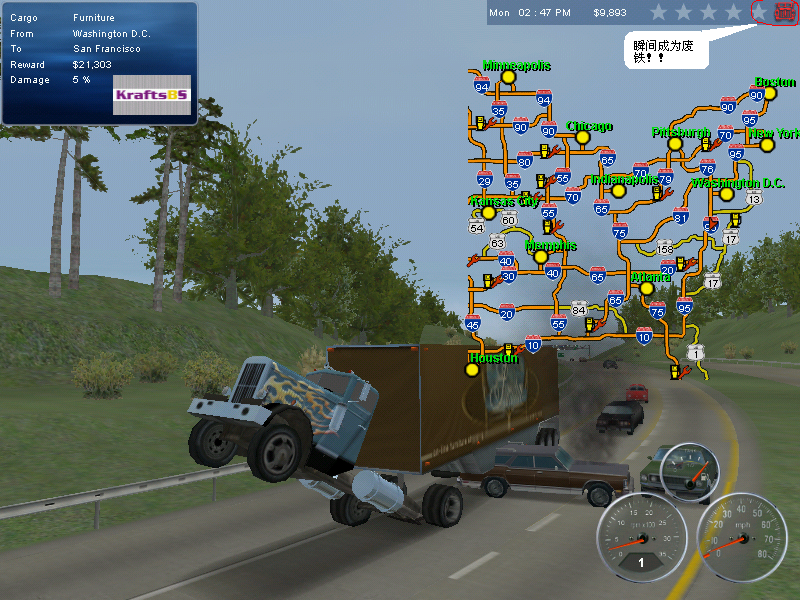
Task: Click the New York city marker
Action: (767, 145)
